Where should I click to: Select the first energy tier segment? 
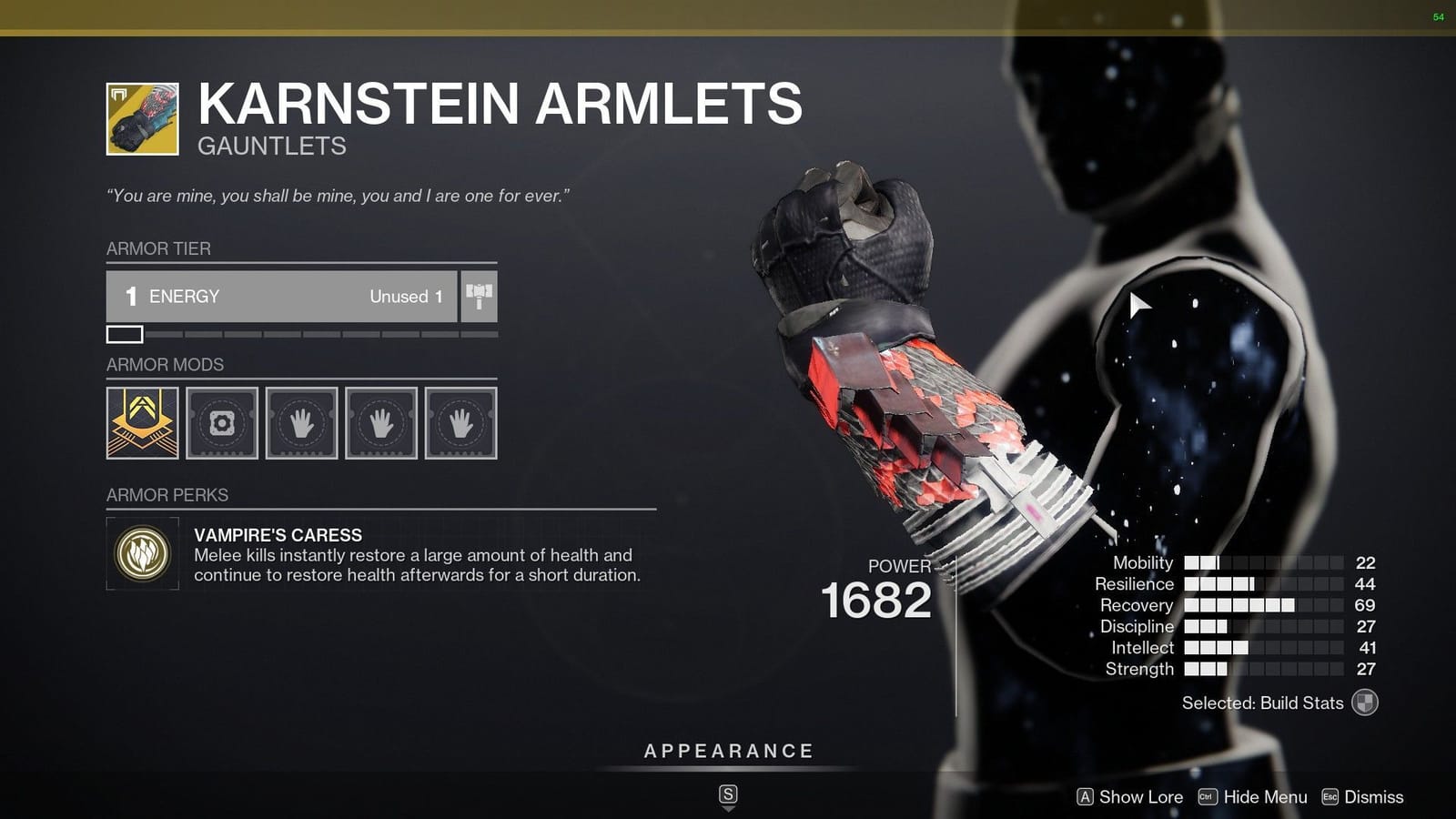tap(126, 334)
